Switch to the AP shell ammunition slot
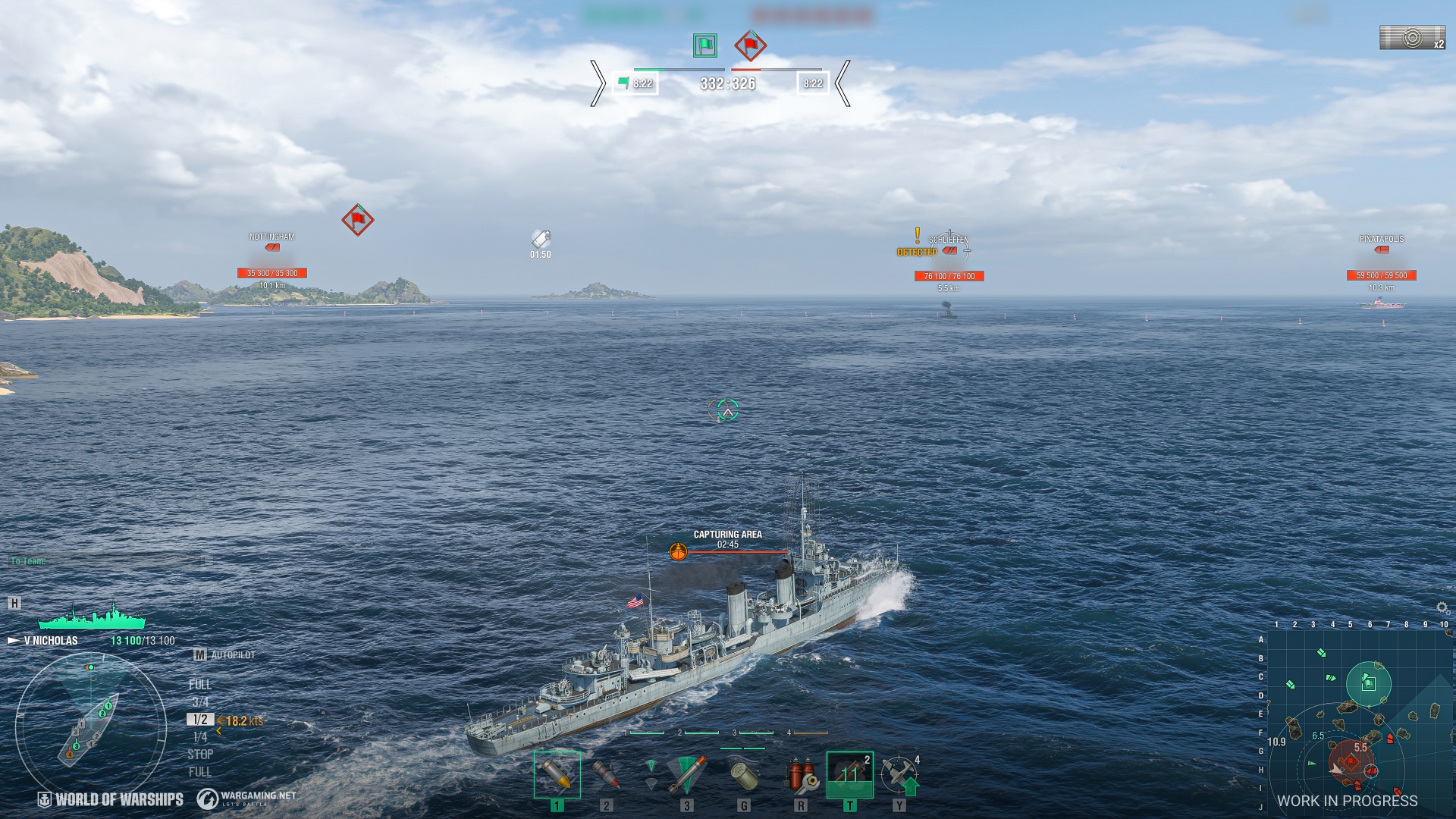Viewport: 1456px width, 819px height. point(606,774)
